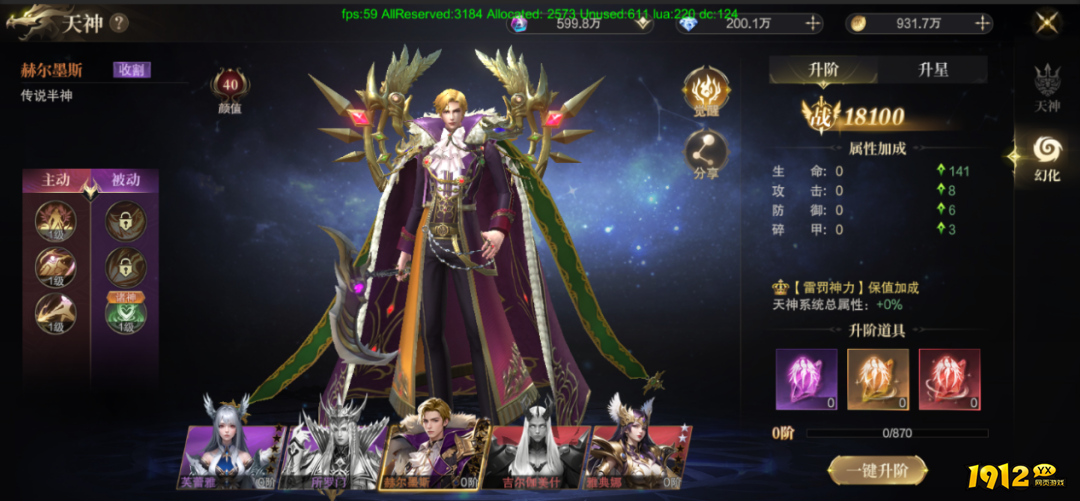The width and height of the screenshot is (1080, 501).
Task: View the green 诸神 passive skill icon
Action: pos(126,313)
